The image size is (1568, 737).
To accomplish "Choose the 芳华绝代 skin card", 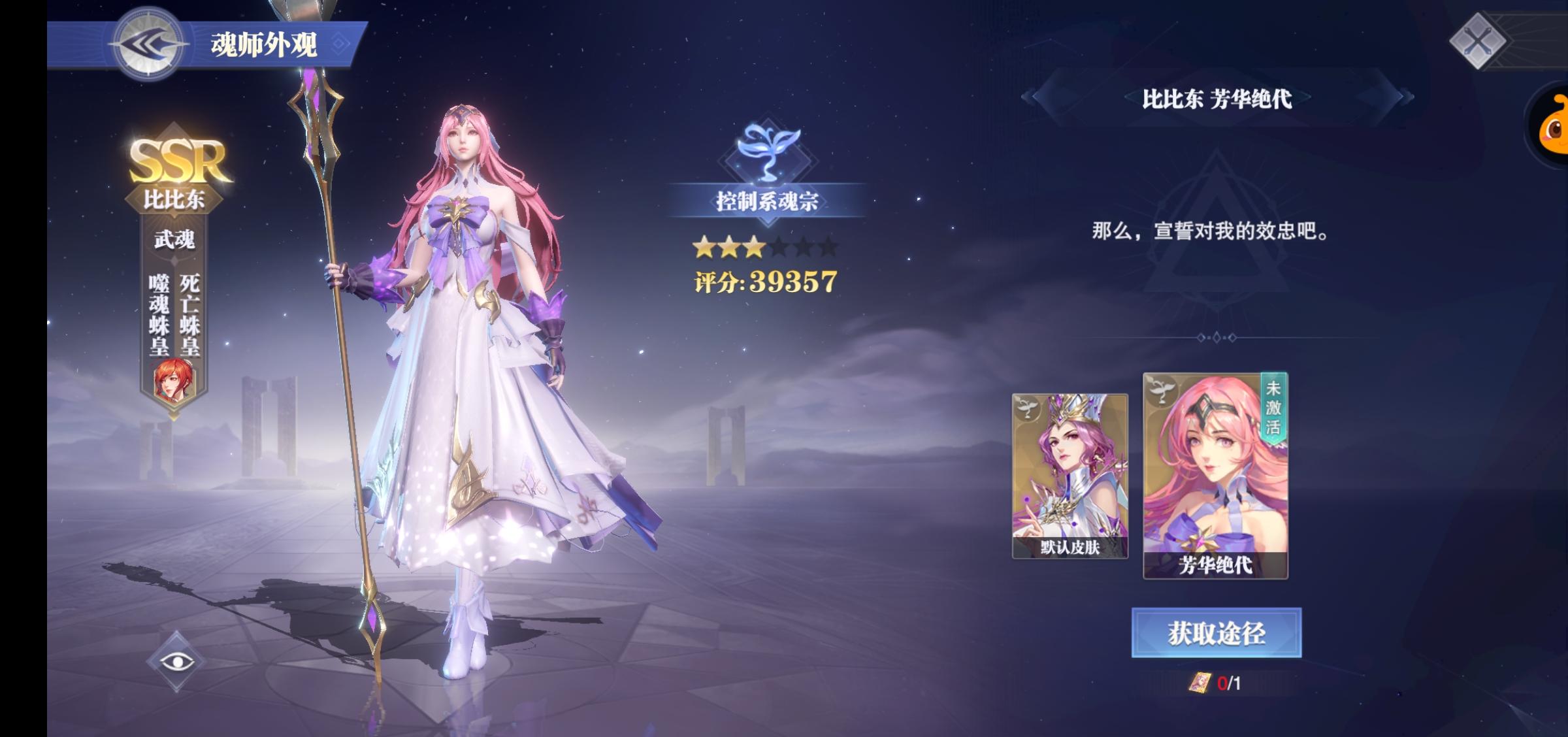I will point(1215,476).
